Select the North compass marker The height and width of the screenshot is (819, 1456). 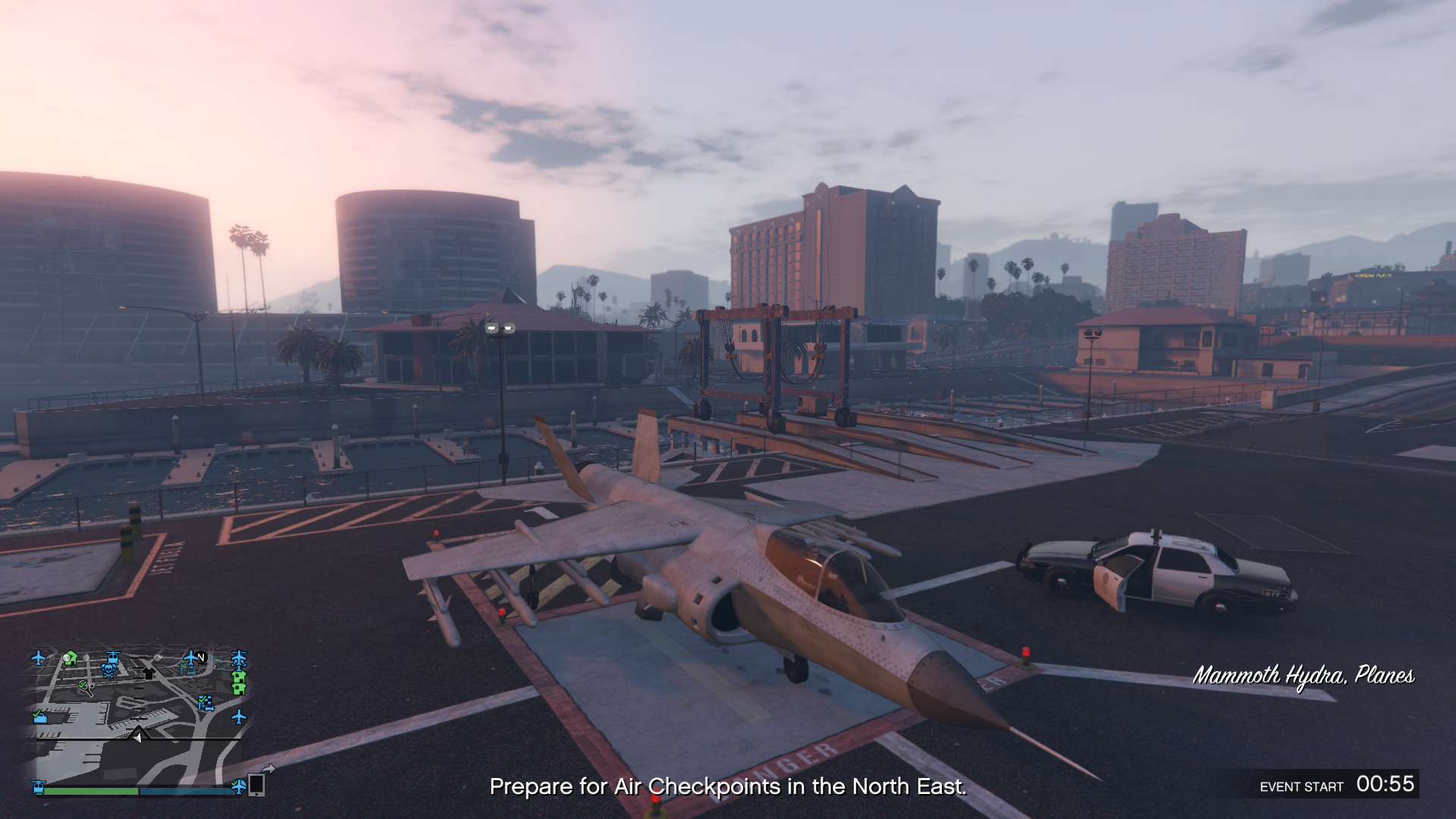(201, 657)
